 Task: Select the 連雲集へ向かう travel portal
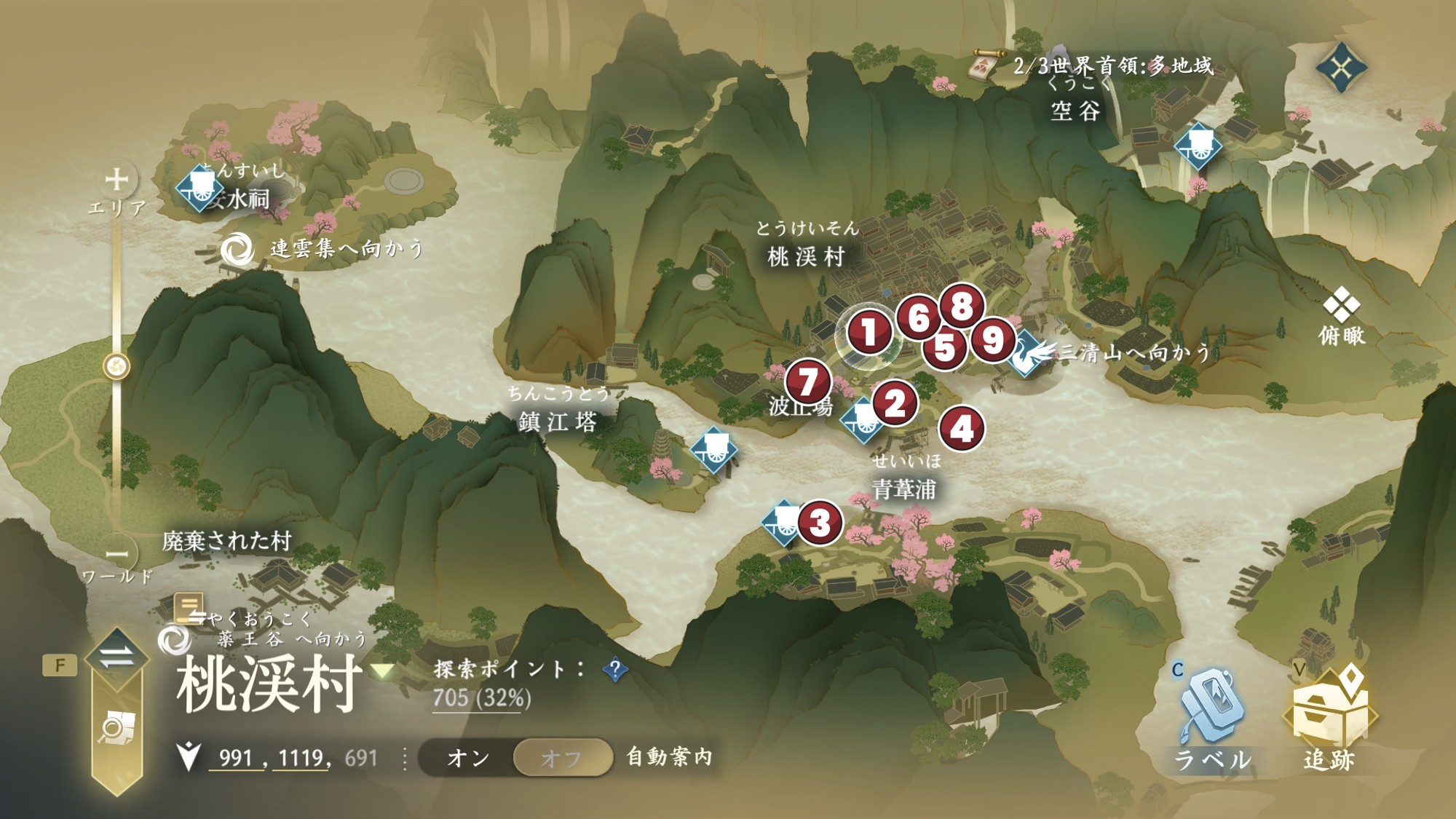tap(237, 249)
